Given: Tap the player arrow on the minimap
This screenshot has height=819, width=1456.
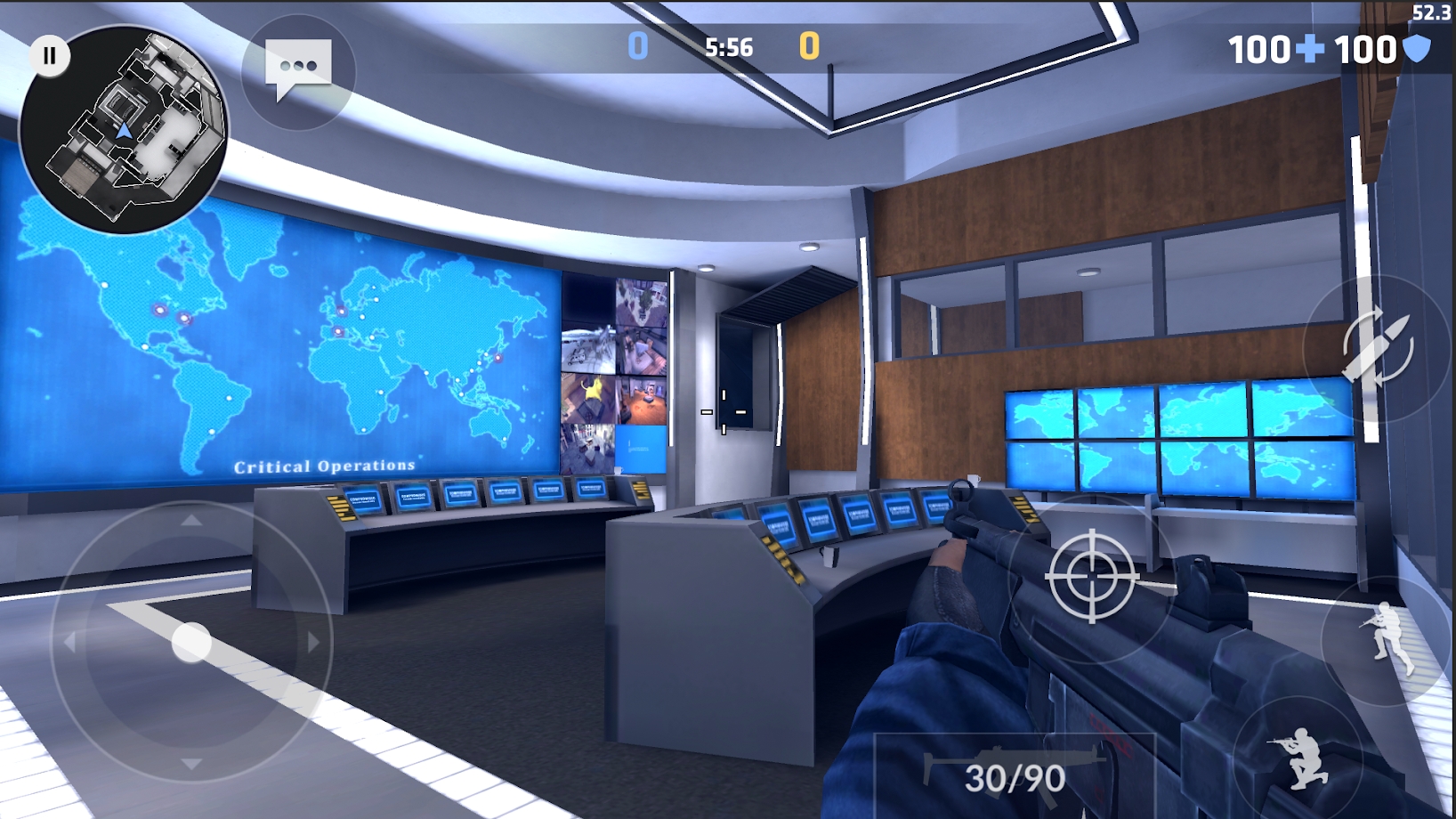Looking at the screenshot, I should (x=125, y=131).
